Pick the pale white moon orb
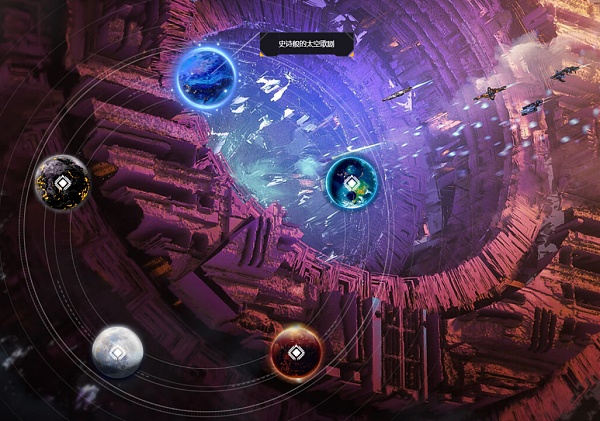The image size is (600, 421). coord(117,351)
